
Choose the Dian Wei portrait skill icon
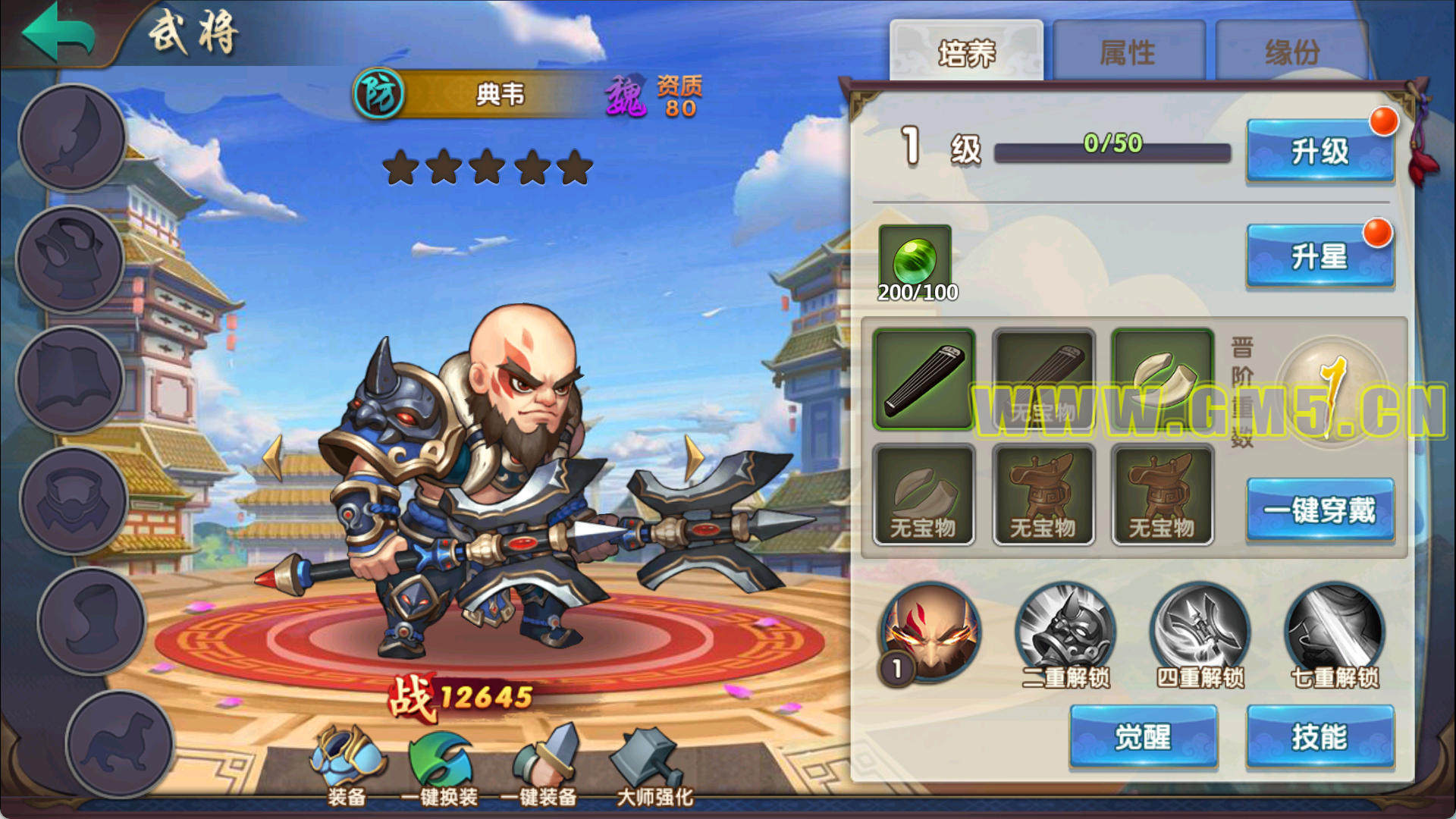pos(930,633)
